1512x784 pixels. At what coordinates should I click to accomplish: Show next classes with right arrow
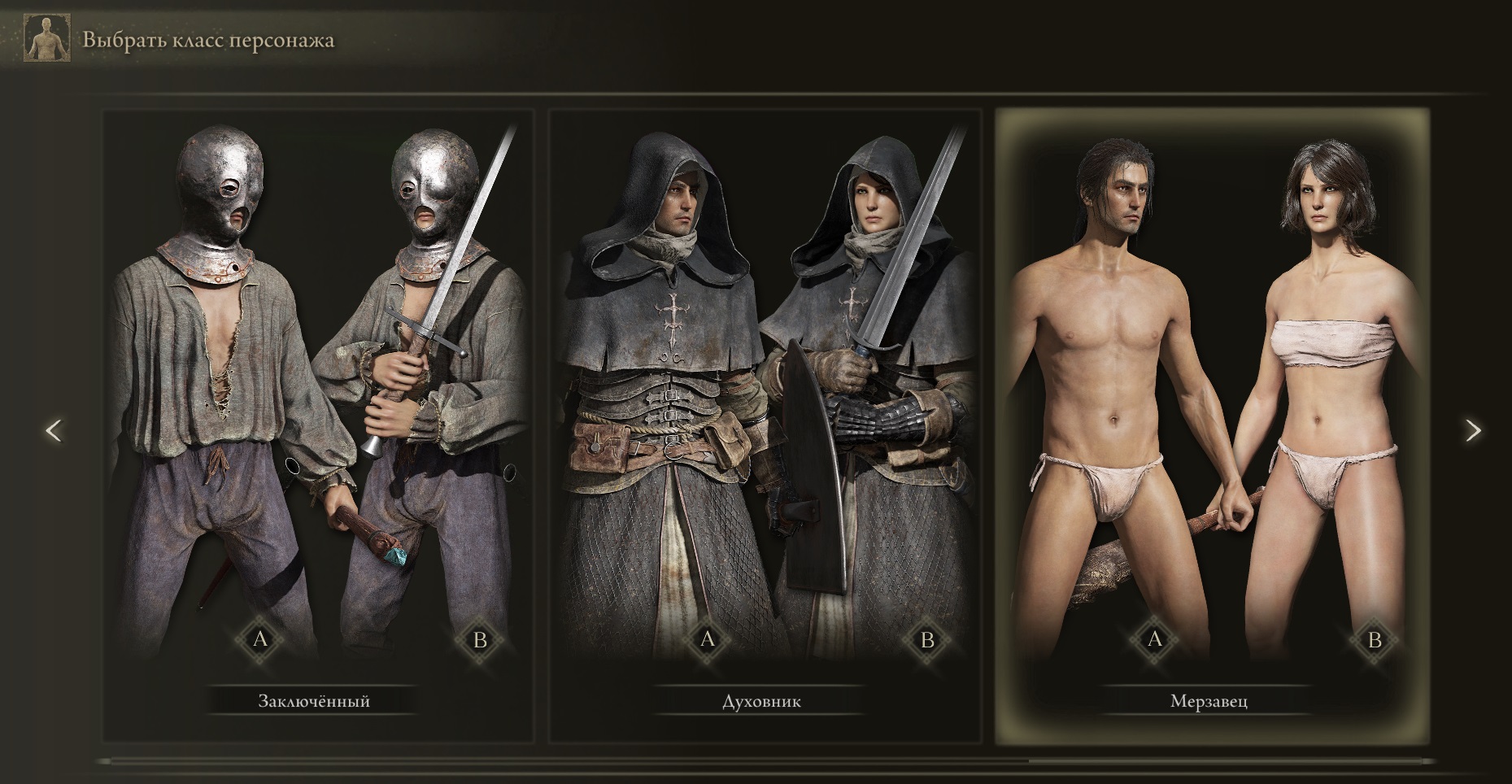pos(1473,430)
